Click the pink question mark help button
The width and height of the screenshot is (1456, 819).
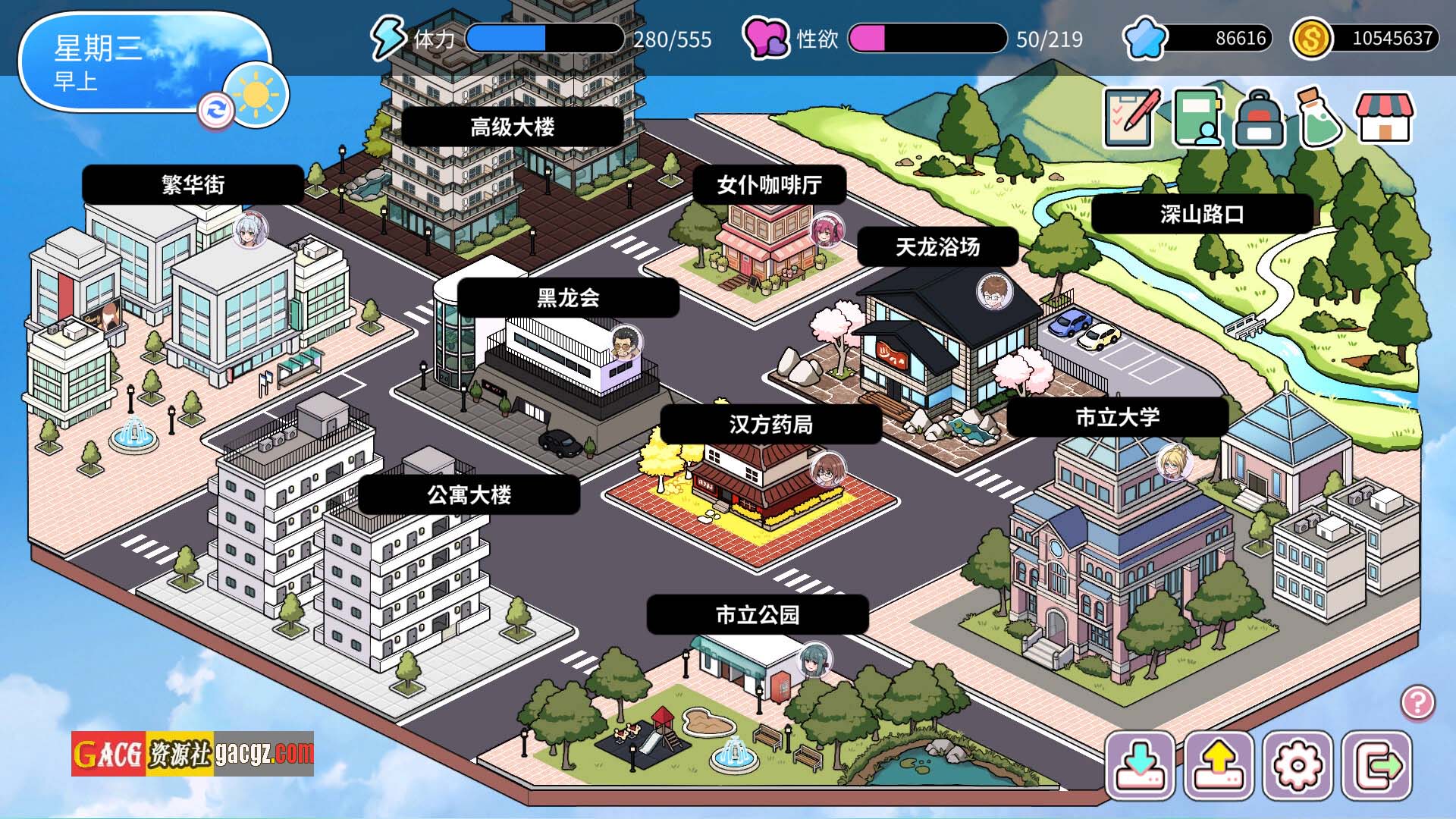[x=1417, y=702]
